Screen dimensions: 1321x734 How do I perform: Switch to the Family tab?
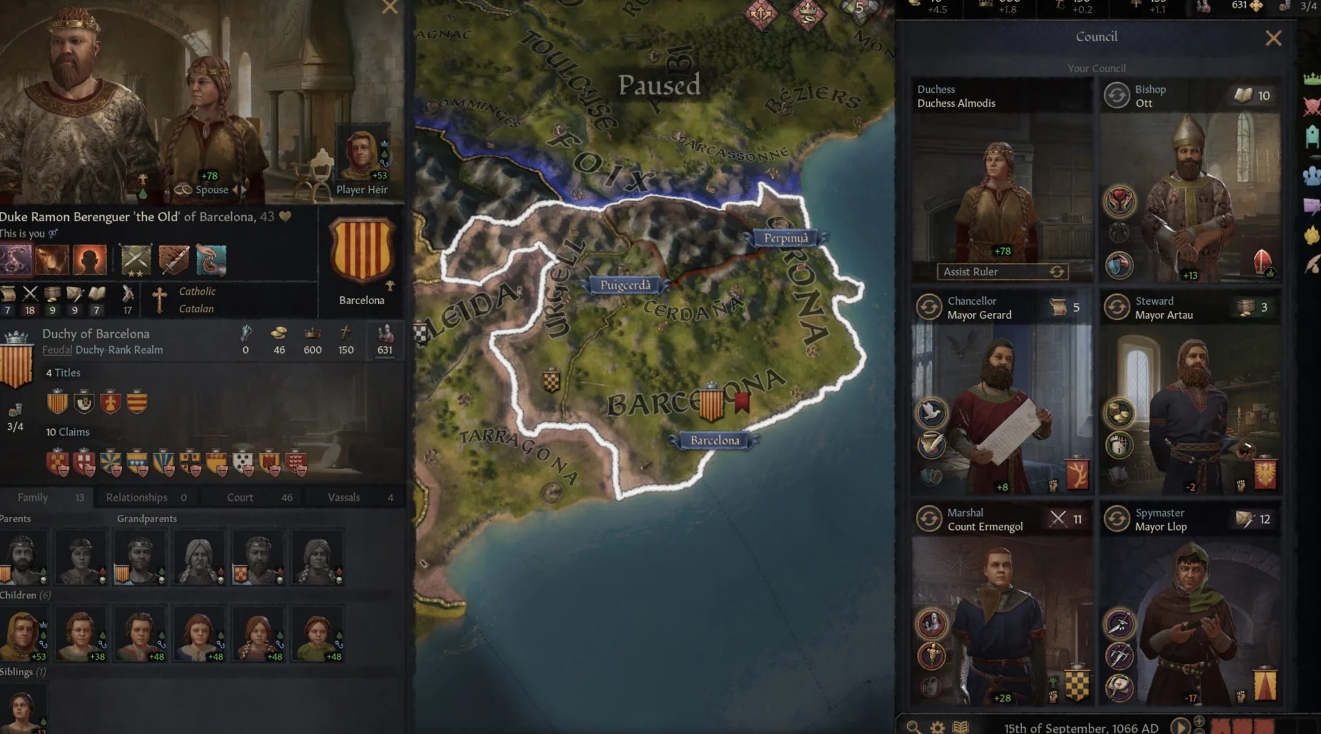click(x=31, y=496)
